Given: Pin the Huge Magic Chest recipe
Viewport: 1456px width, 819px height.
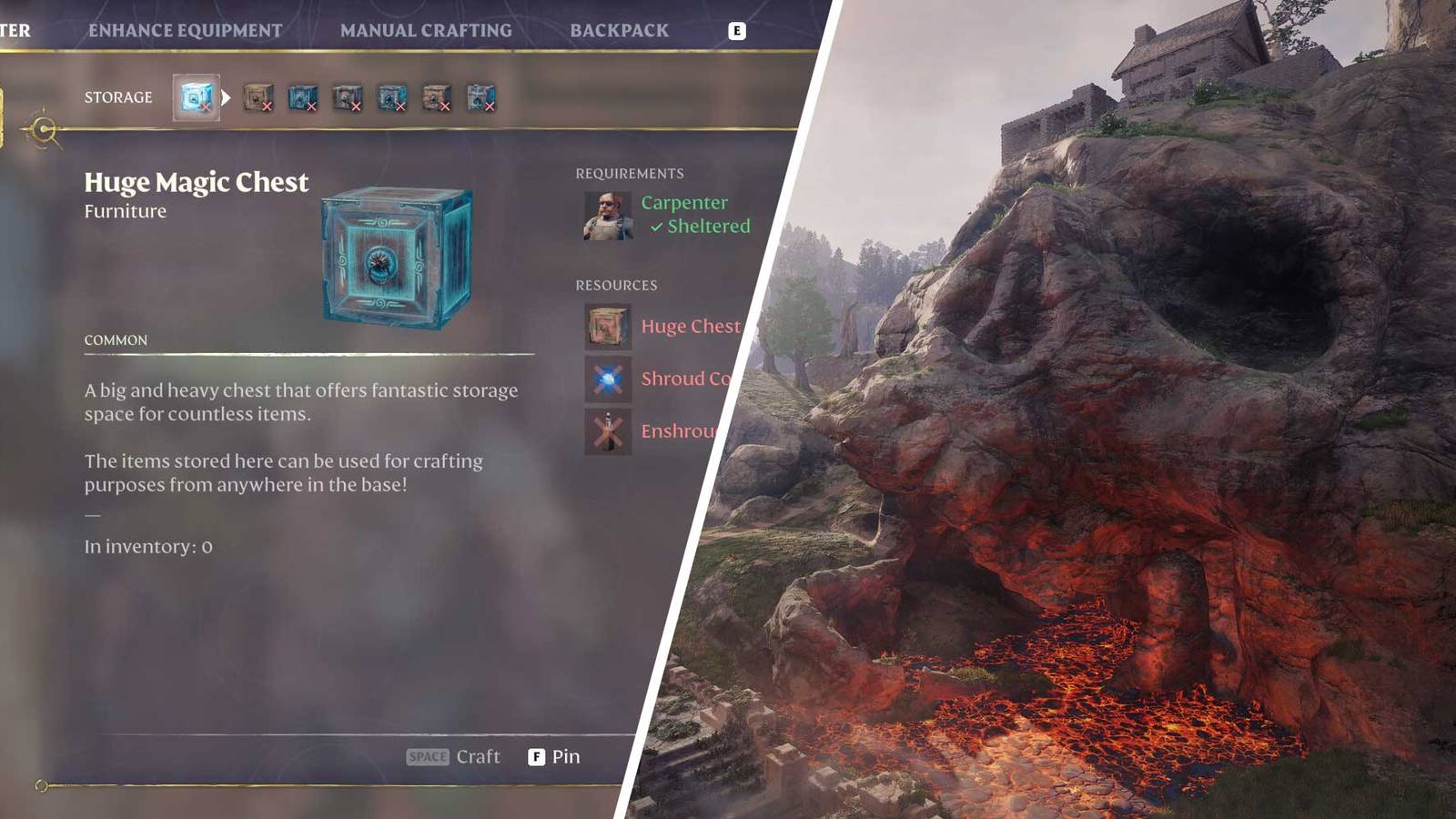Looking at the screenshot, I should coord(552,756).
